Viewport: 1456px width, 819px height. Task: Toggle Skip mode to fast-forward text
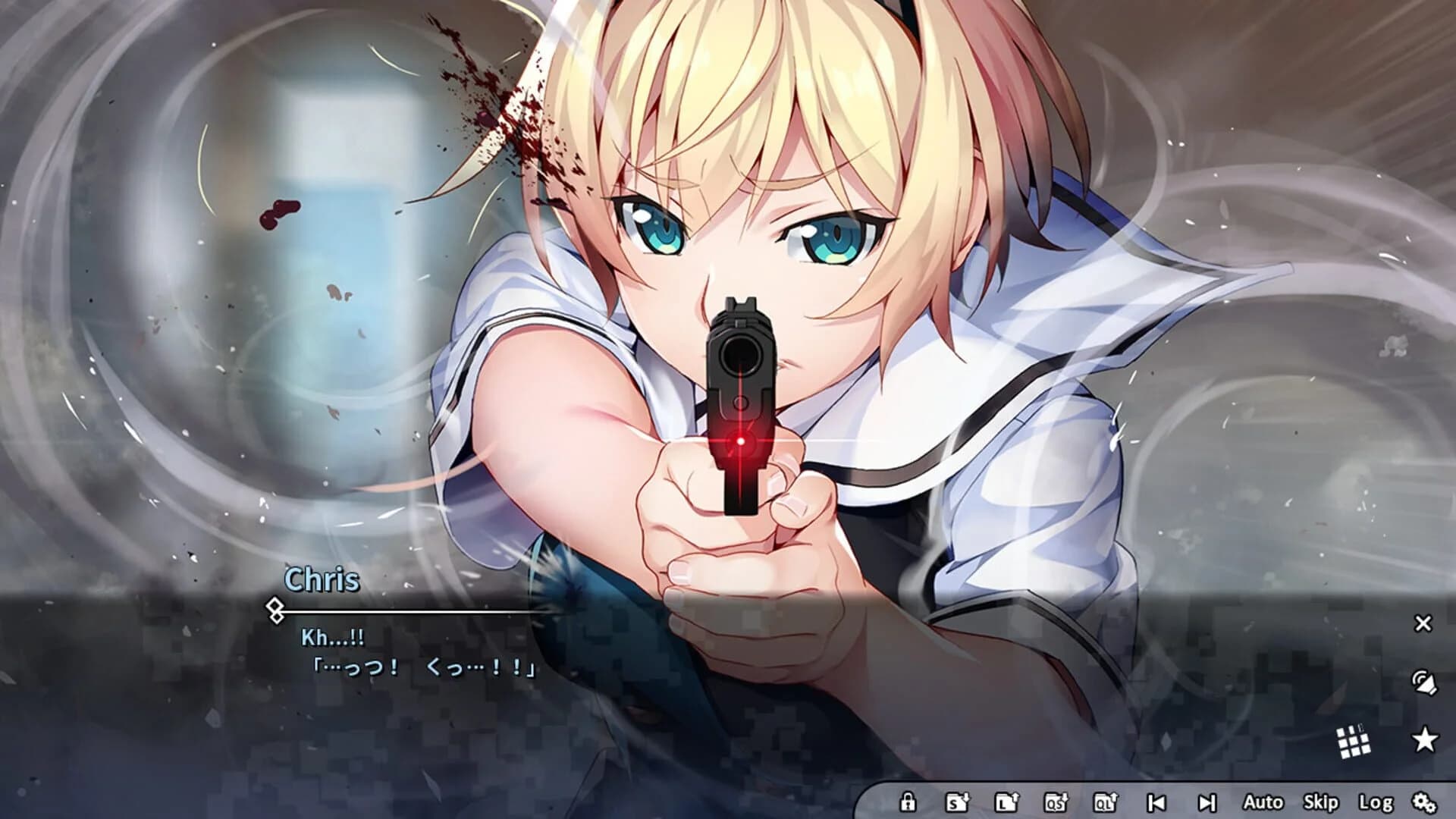click(x=1321, y=801)
